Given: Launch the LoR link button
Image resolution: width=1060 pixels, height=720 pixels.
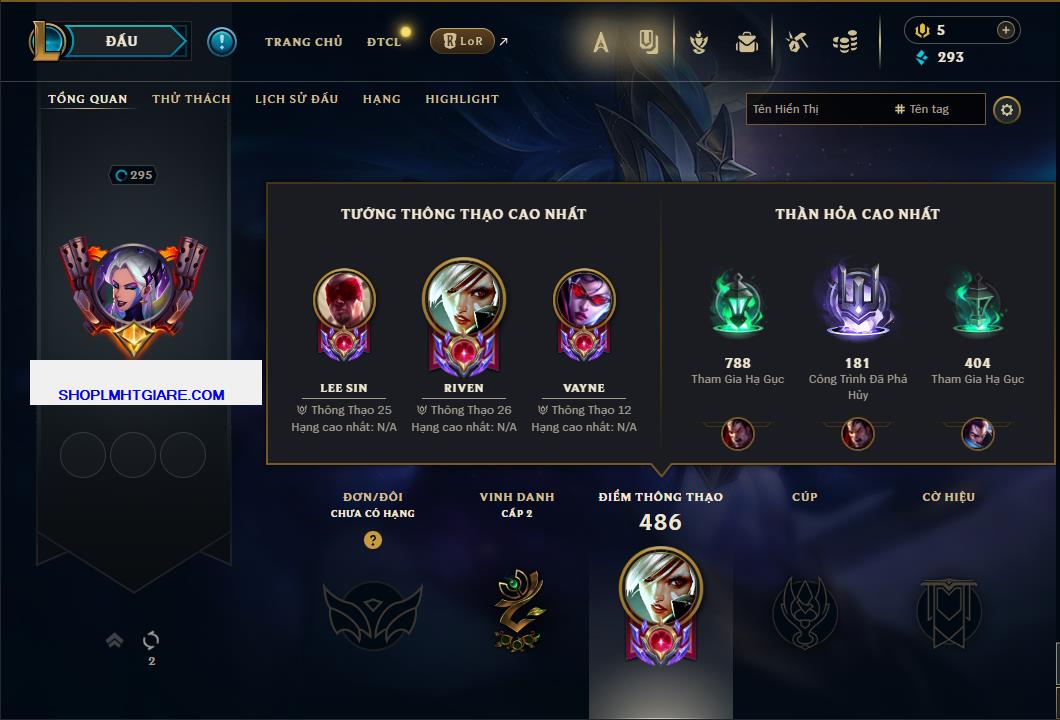Looking at the screenshot, I should (x=462, y=41).
